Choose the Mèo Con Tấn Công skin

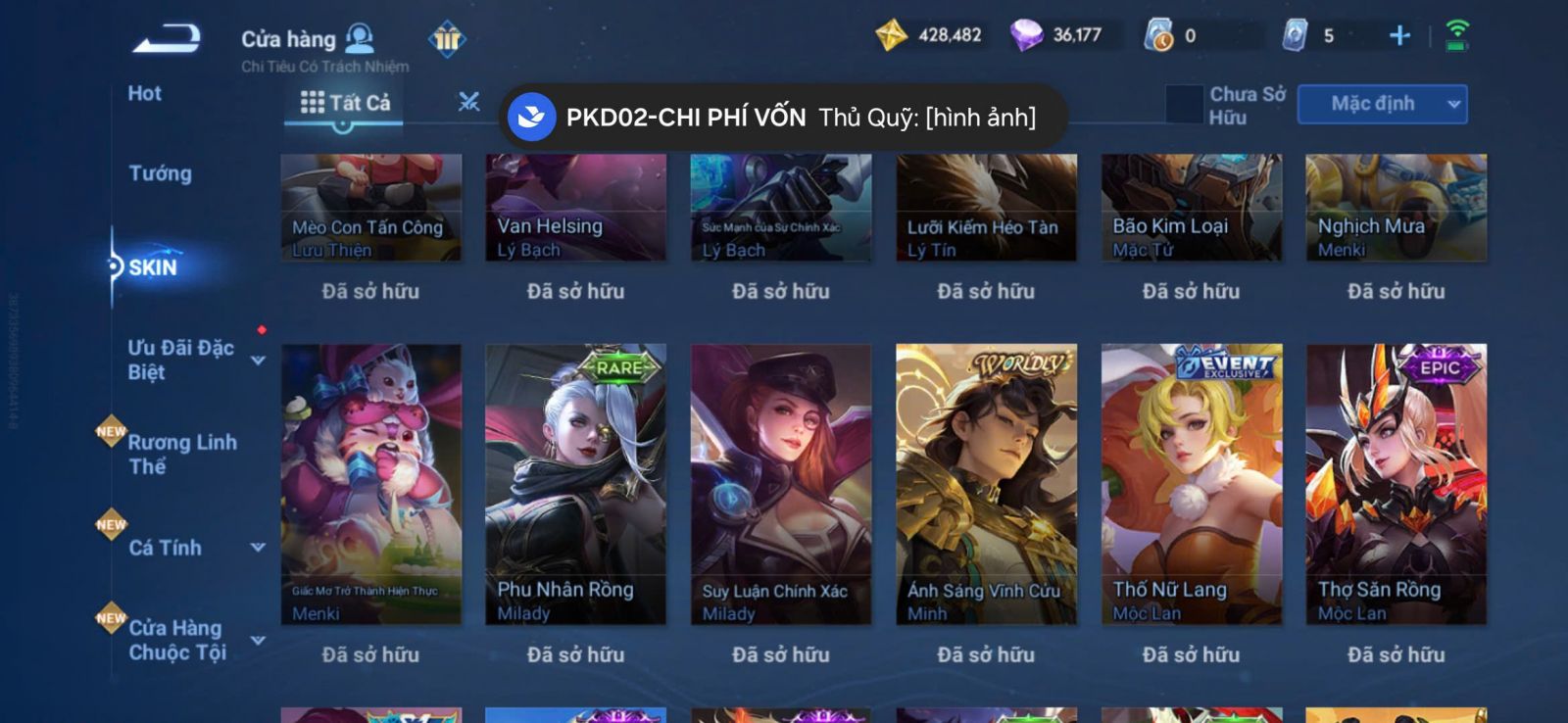coord(370,208)
